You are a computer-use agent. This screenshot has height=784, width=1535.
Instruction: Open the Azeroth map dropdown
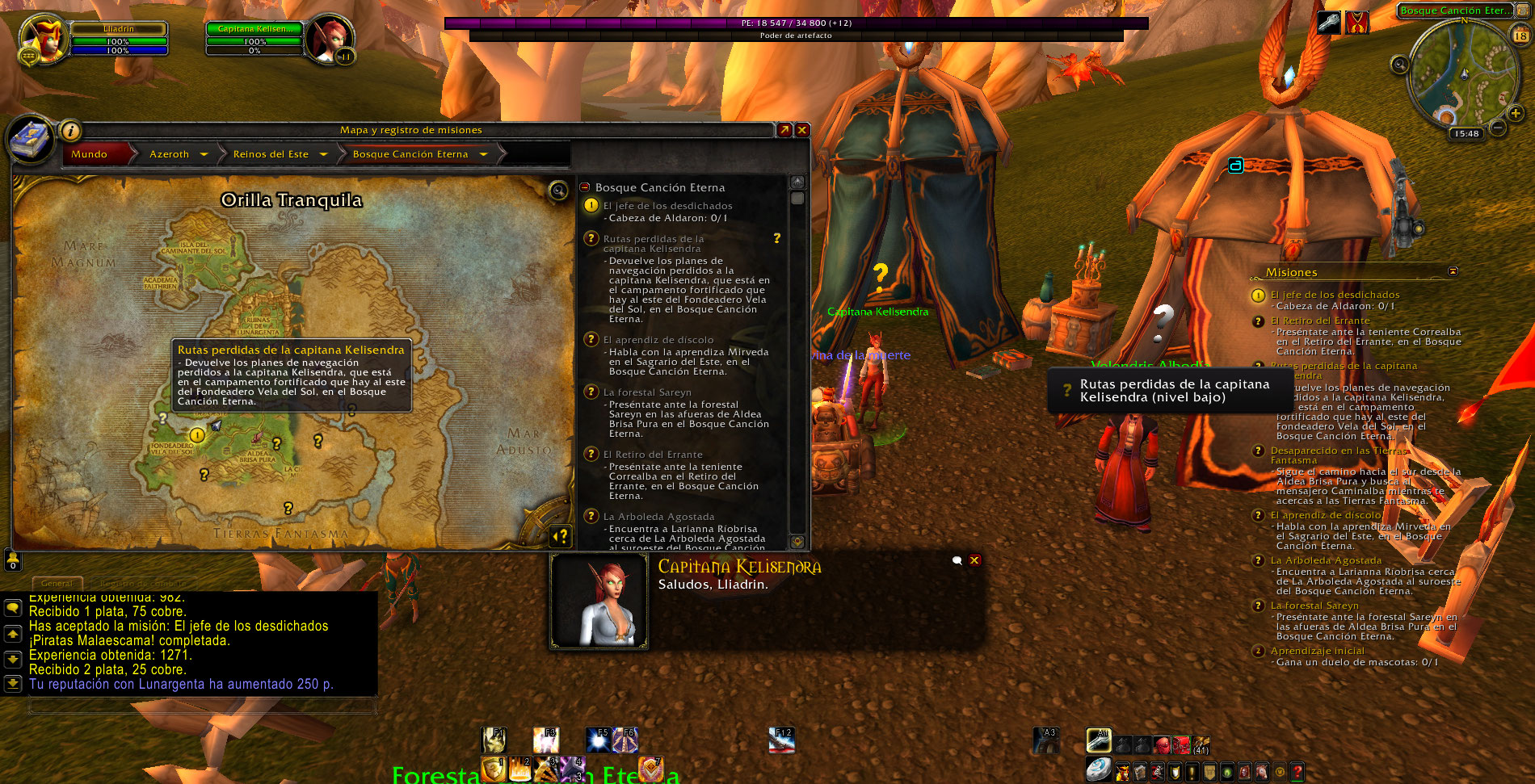(x=204, y=154)
